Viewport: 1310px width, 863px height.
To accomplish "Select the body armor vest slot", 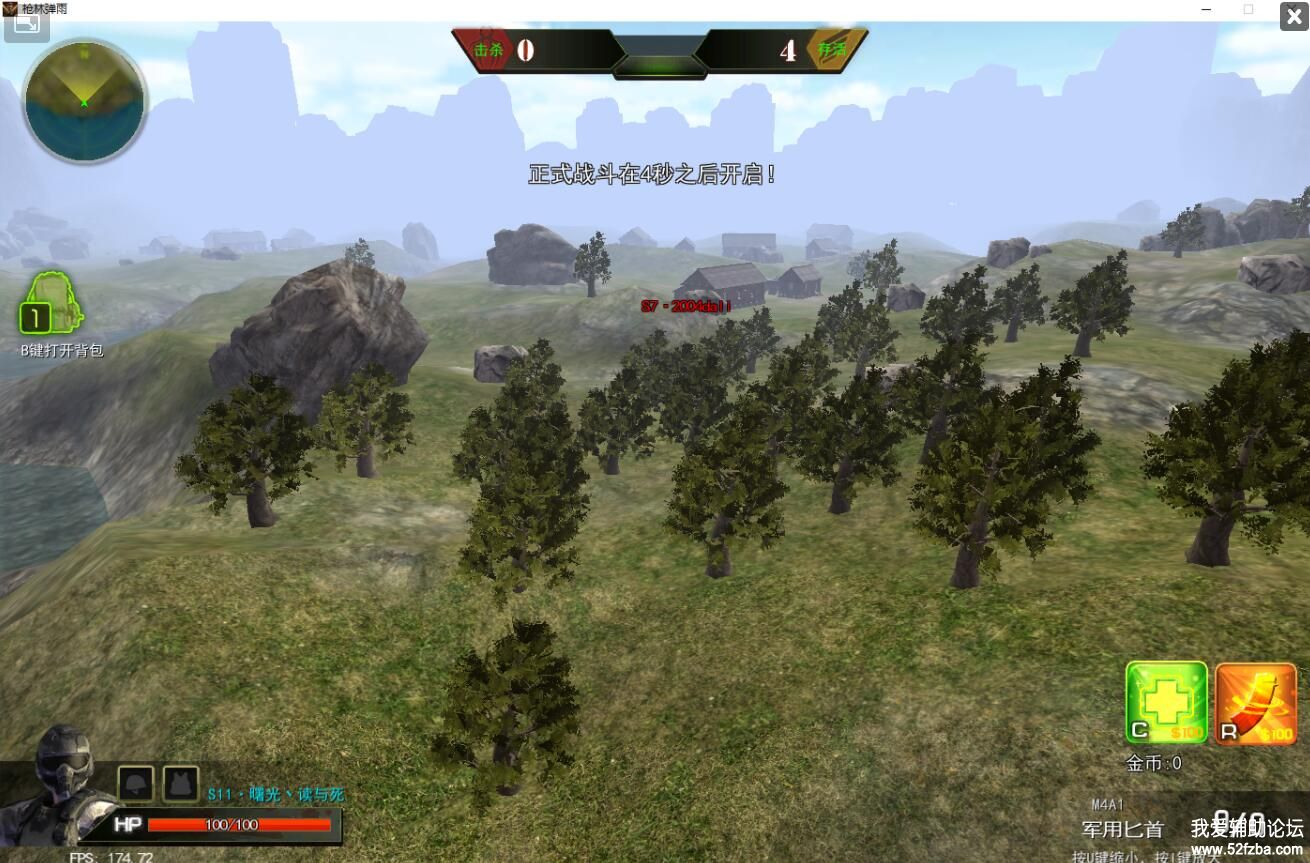I will [180, 783].
